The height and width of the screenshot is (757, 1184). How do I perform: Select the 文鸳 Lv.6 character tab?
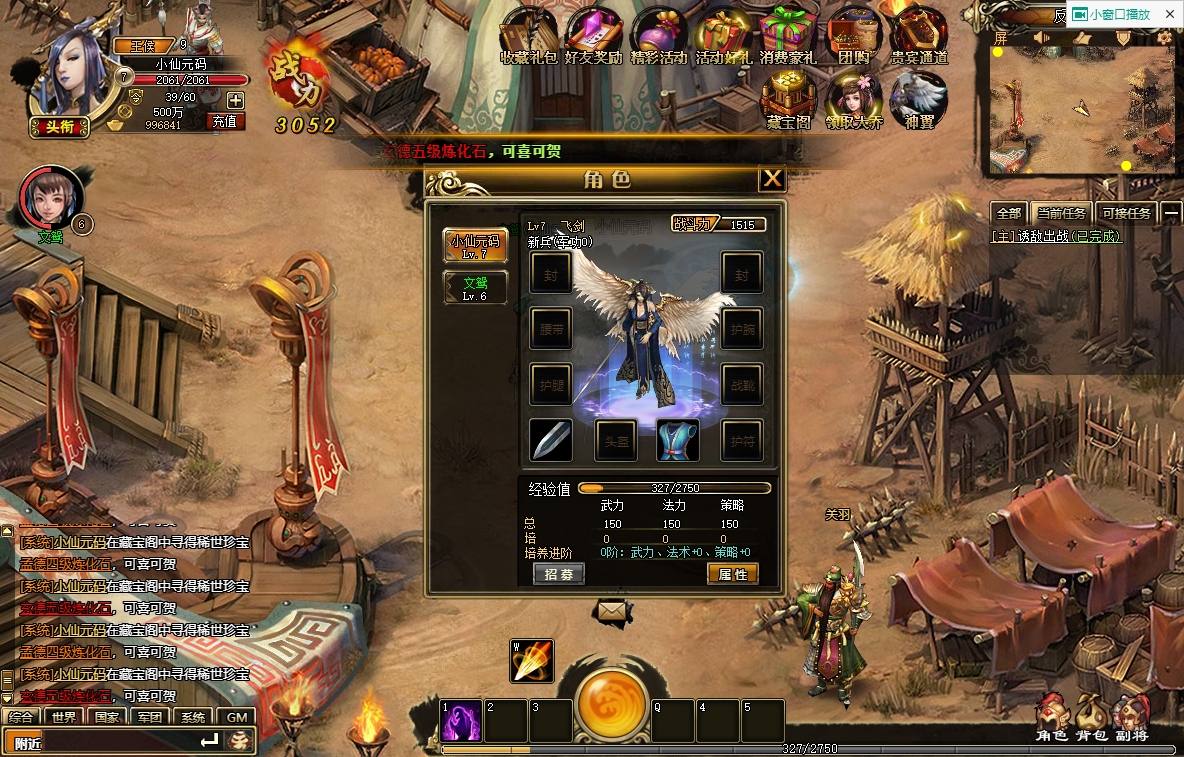click(x=475, y=288)
